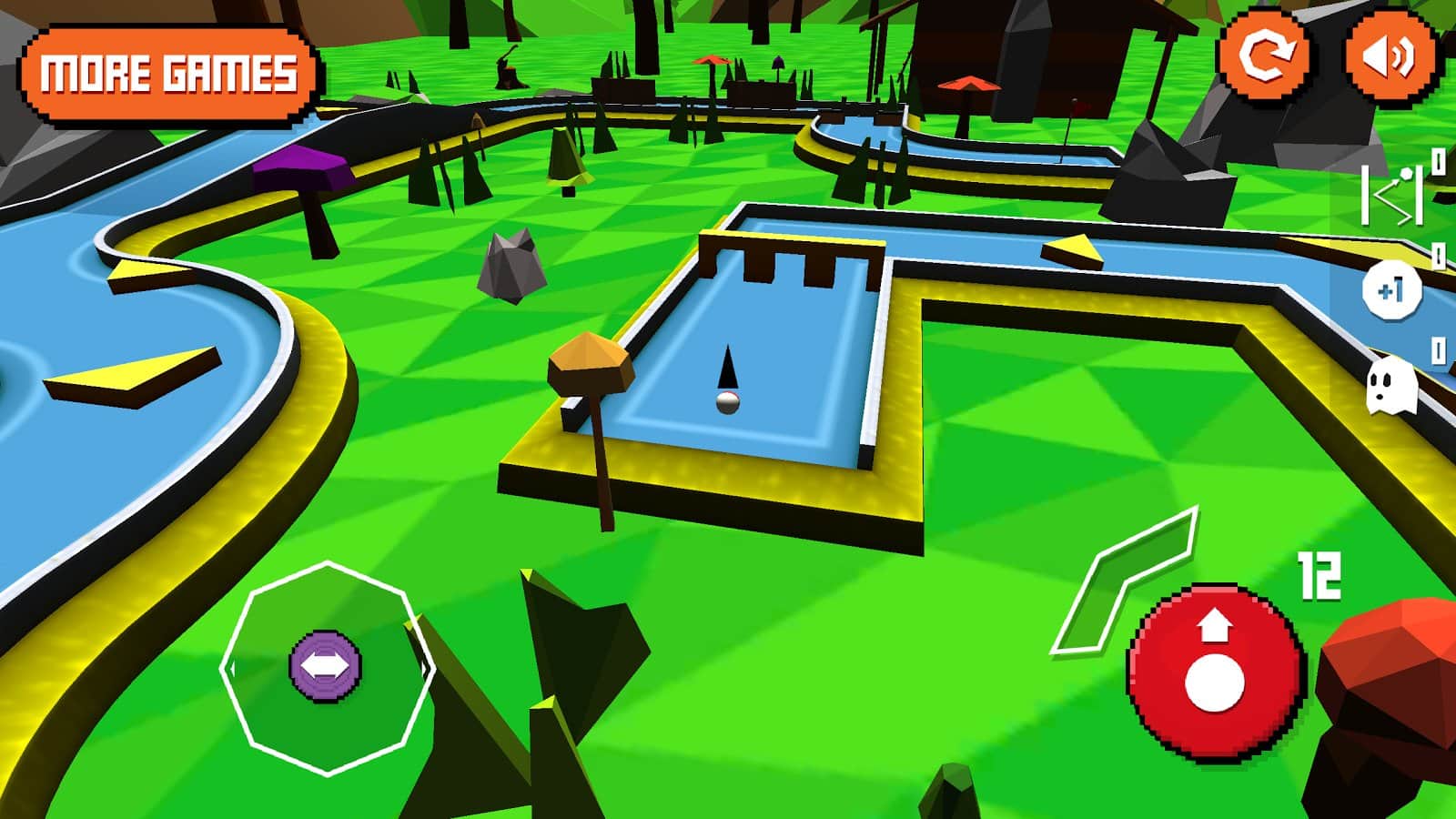1456x819 pixels.
Task: Click the purple left-right aim control
Action: click(325, 667)
